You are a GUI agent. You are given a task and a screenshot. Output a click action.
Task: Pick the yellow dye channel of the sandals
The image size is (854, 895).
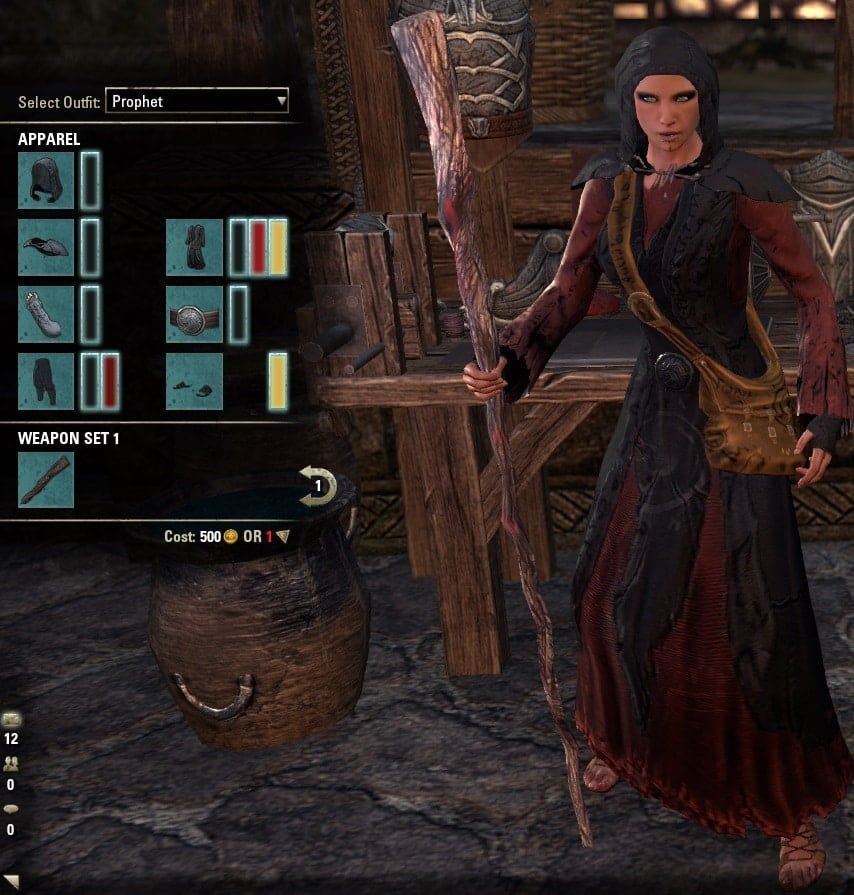(277, 381)
